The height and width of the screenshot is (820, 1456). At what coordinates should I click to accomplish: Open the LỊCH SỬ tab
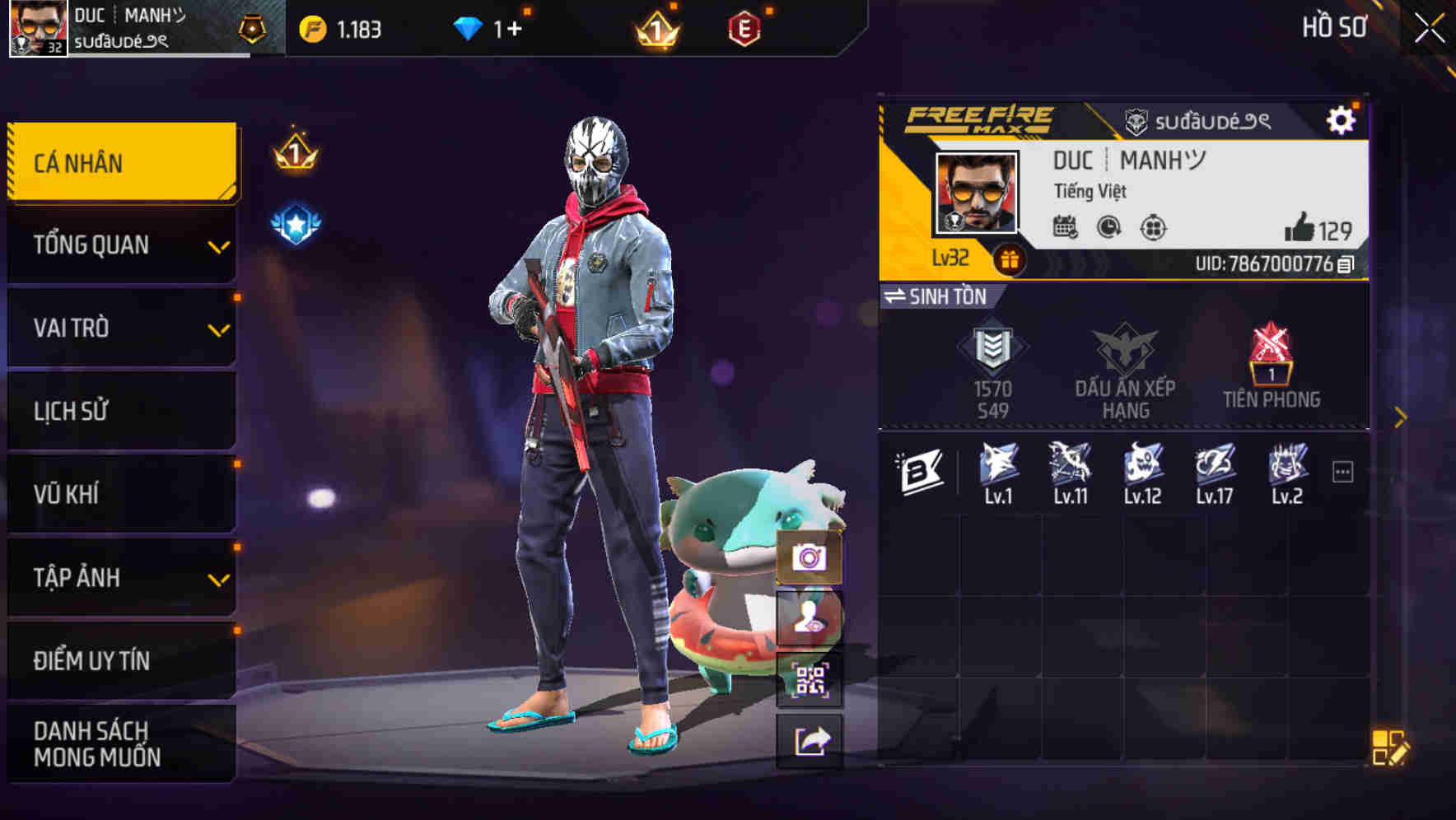120,411
